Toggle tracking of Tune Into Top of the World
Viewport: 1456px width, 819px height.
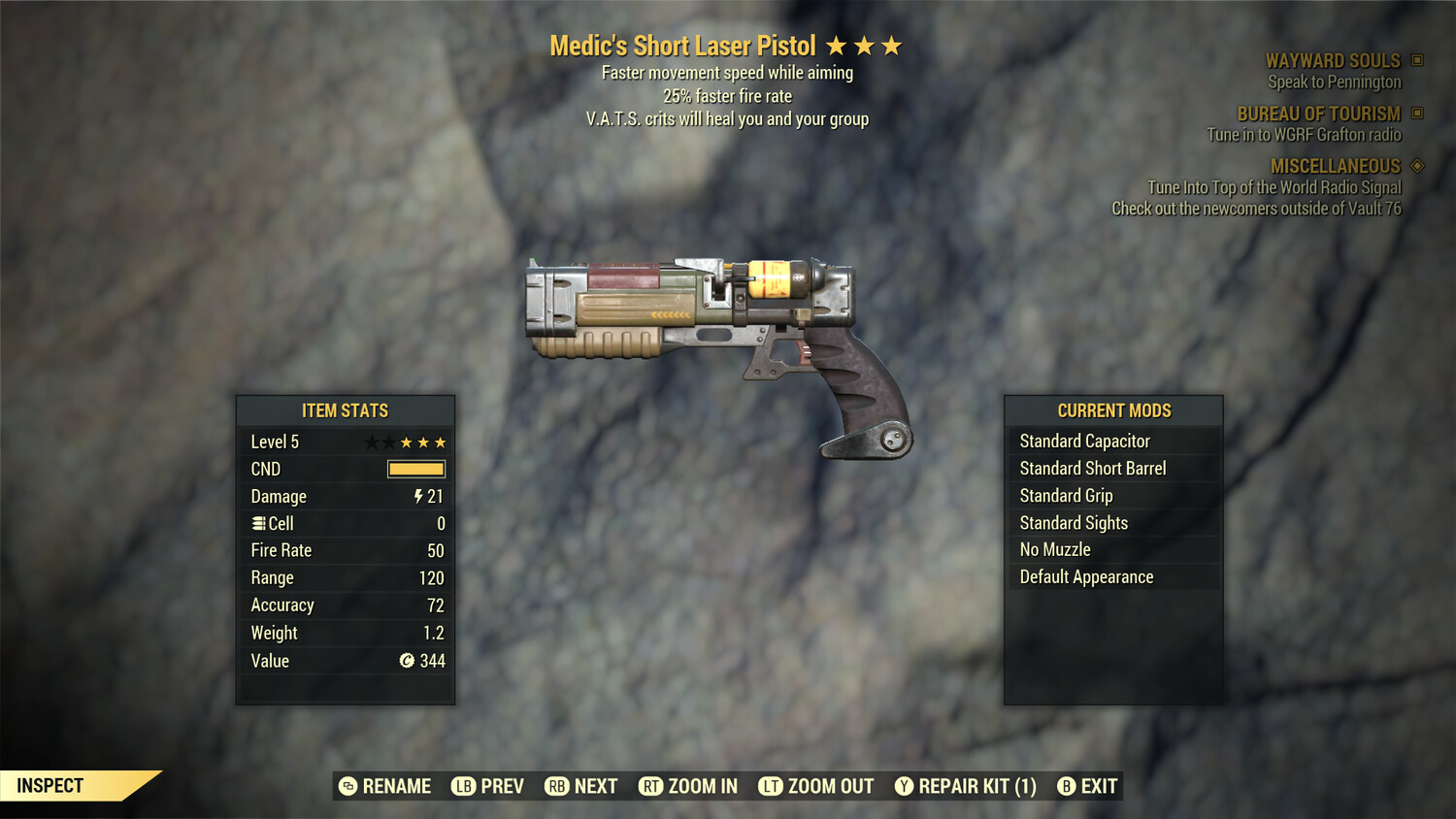point(1274,187)
